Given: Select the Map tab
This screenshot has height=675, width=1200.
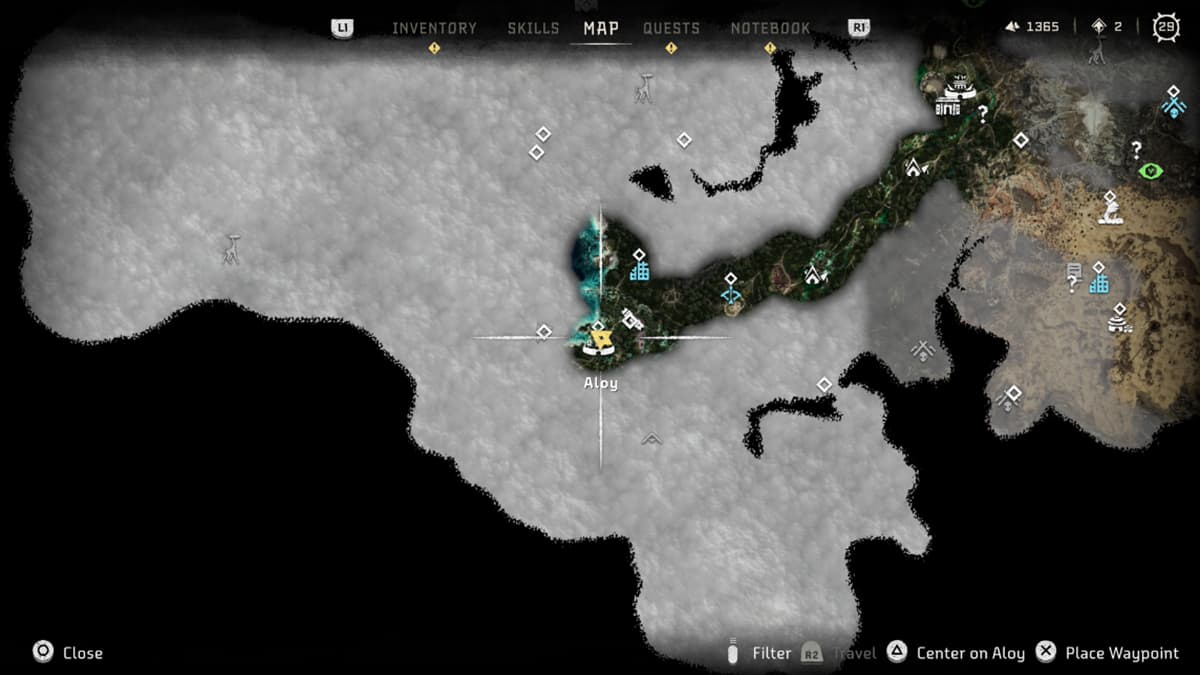Looking at the screenshot, I should 601,28.
